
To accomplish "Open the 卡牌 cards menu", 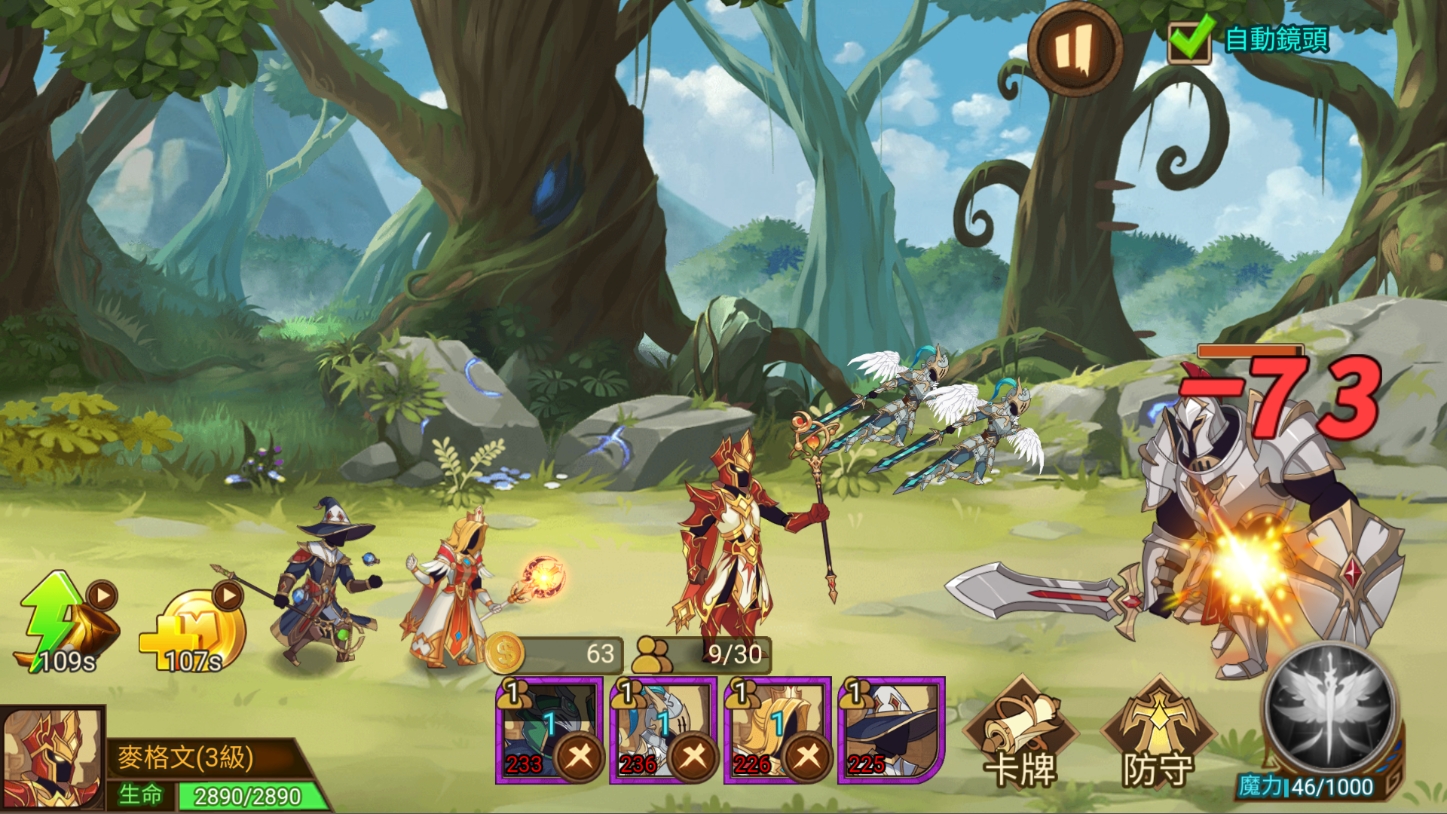I will (1020, 735).
